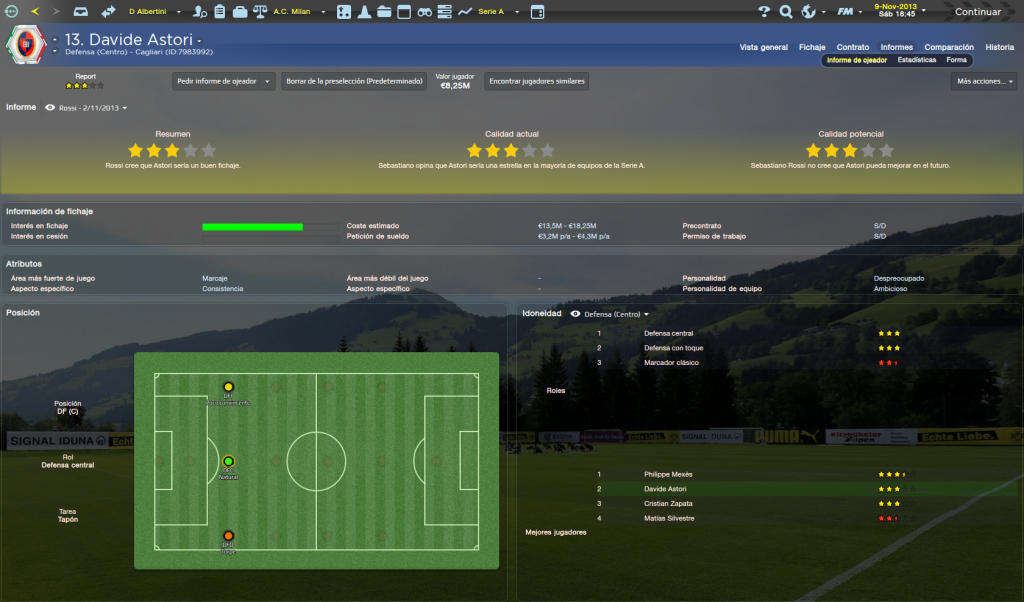Viewport: 1024px width, 602px height.
Task: Select the Comparación tab
Action: [x=948, y=47]
